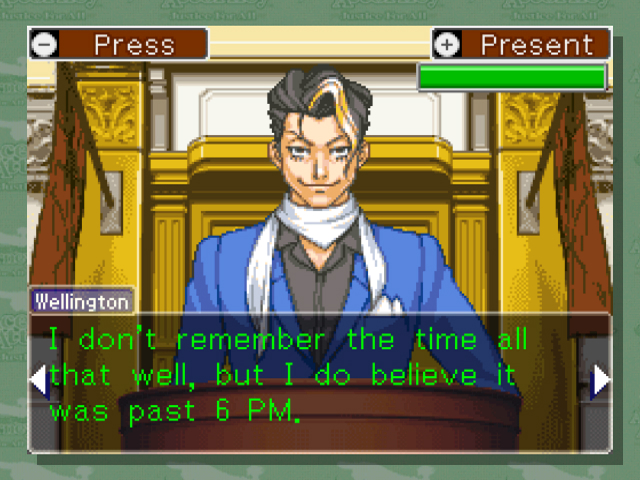Select the Press button
This screenshot has width=640, height=480.
click(118, 45)
